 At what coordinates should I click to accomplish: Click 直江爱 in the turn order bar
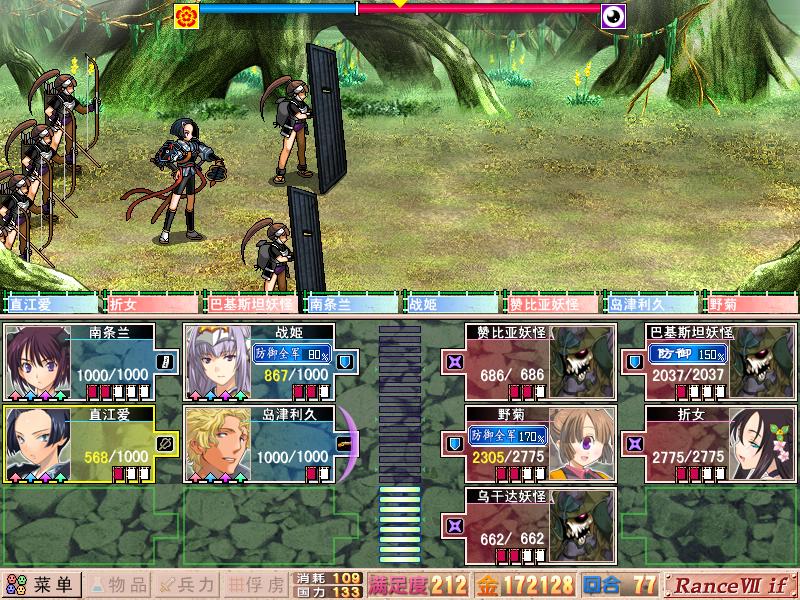[x=50, y=304]
